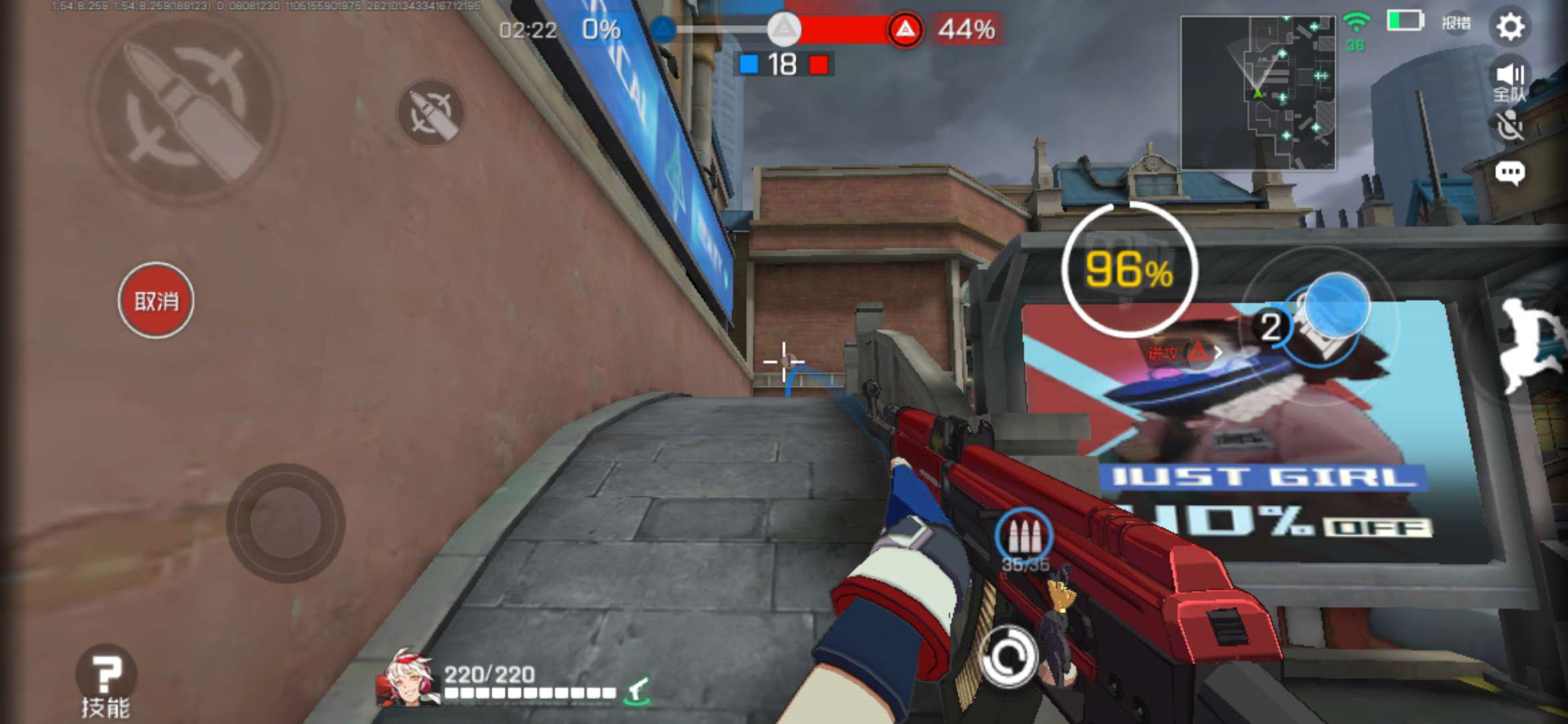The image size is (1568, 724).
Task: Select the white-haired character portrait
Action: [407, 679]
